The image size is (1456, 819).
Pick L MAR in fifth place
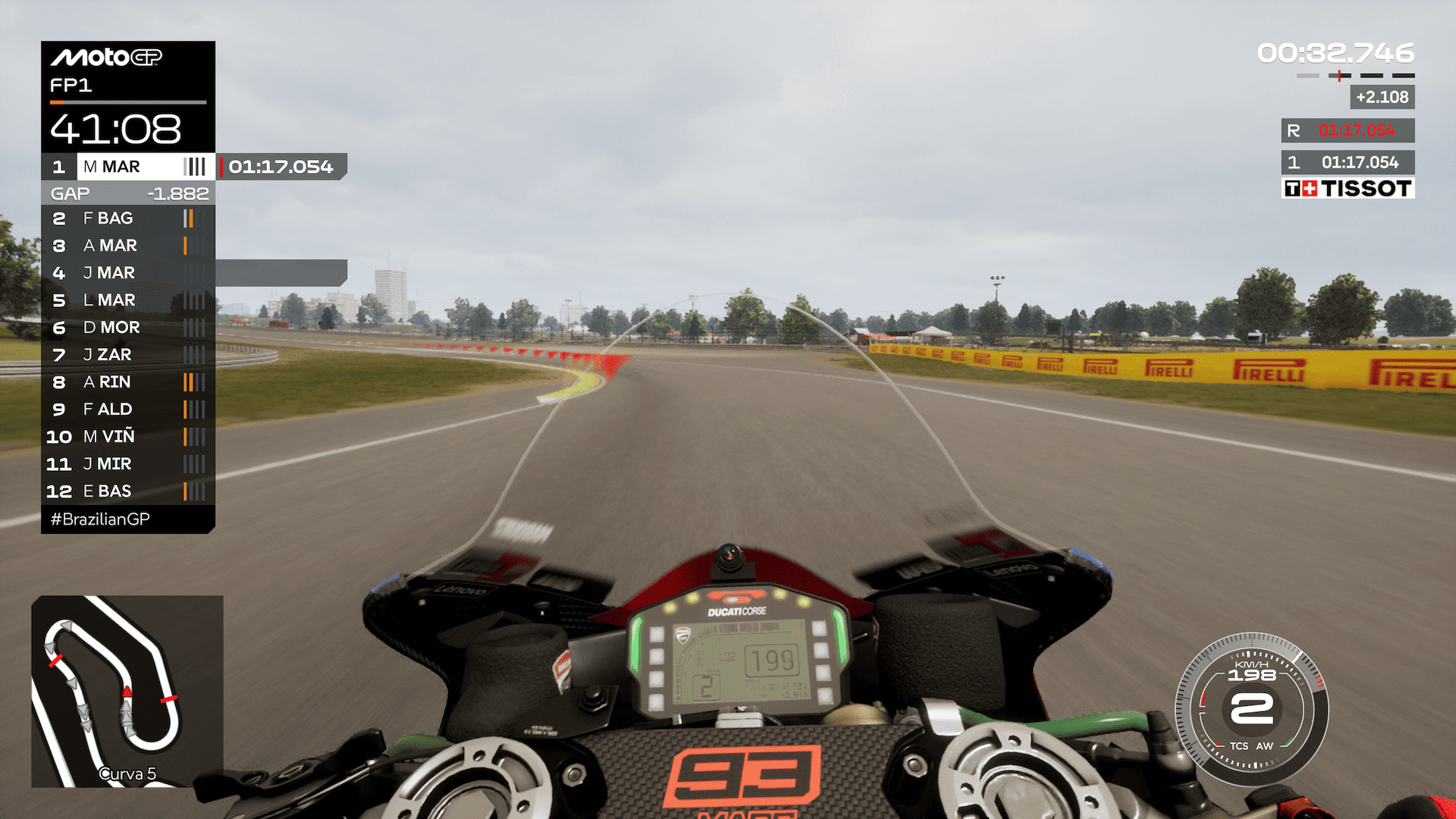coord(127,300)
